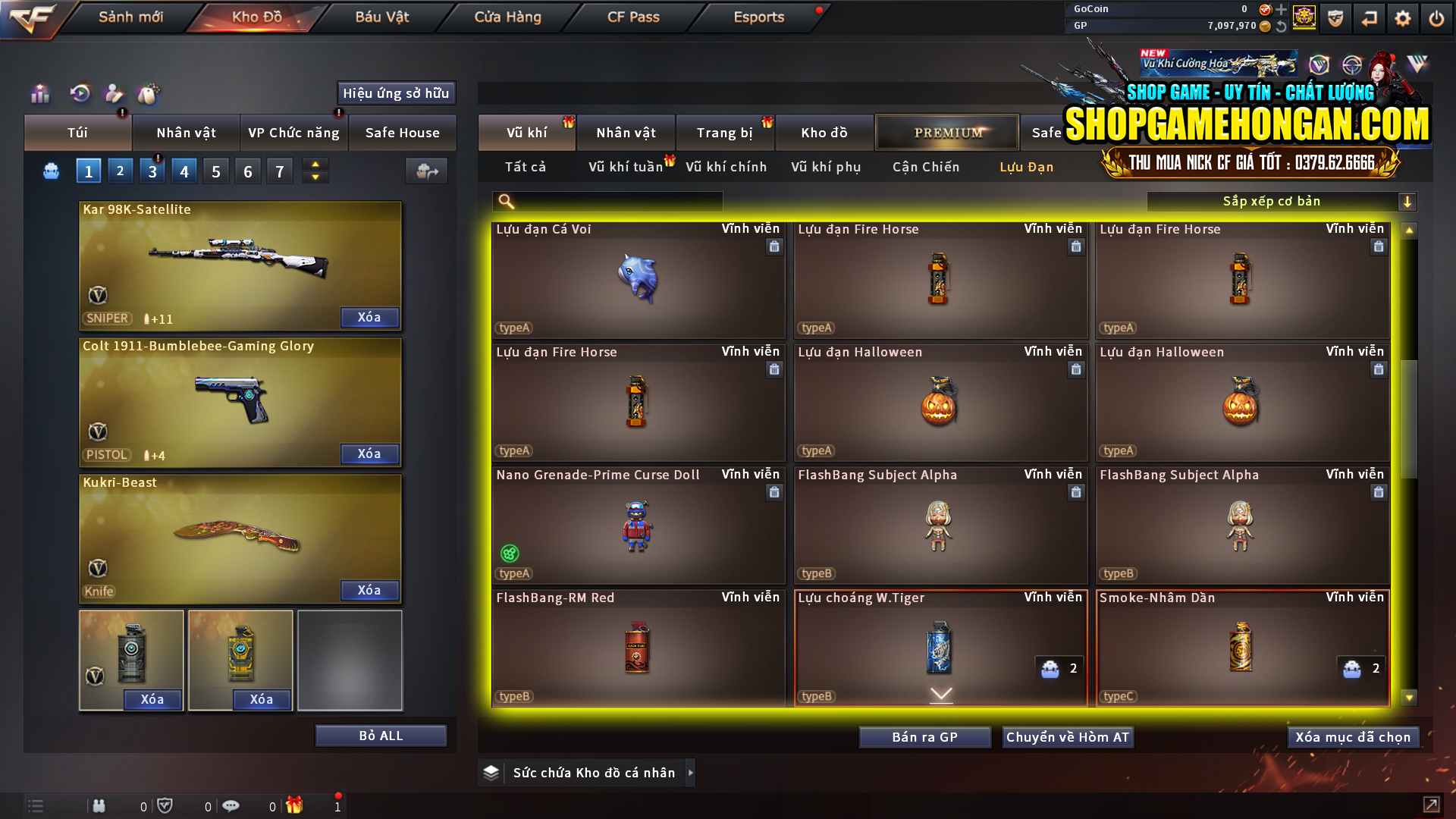The height and width of the screenshot is (819, 1456).
Task: Click inside the item search field
Action: [614, 202]
